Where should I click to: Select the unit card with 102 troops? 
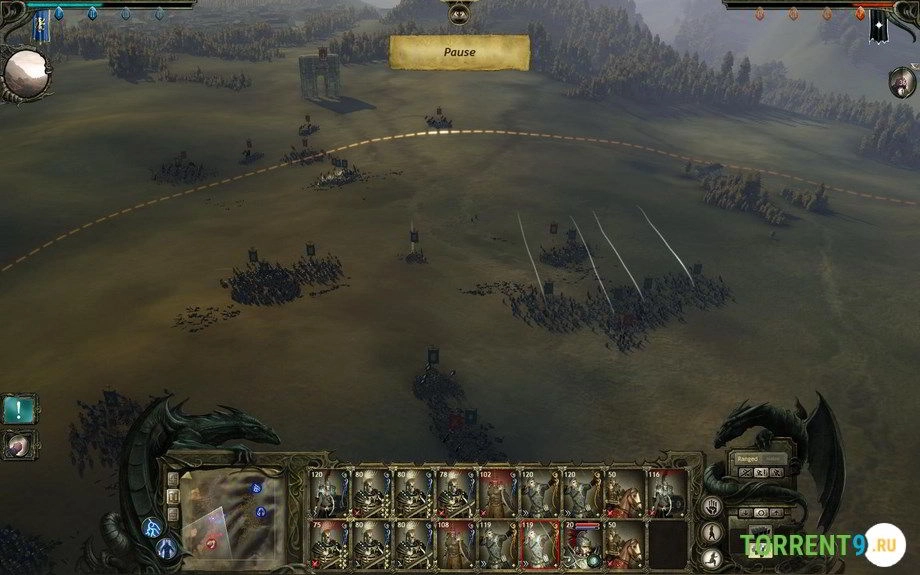(x=497, y=492)
